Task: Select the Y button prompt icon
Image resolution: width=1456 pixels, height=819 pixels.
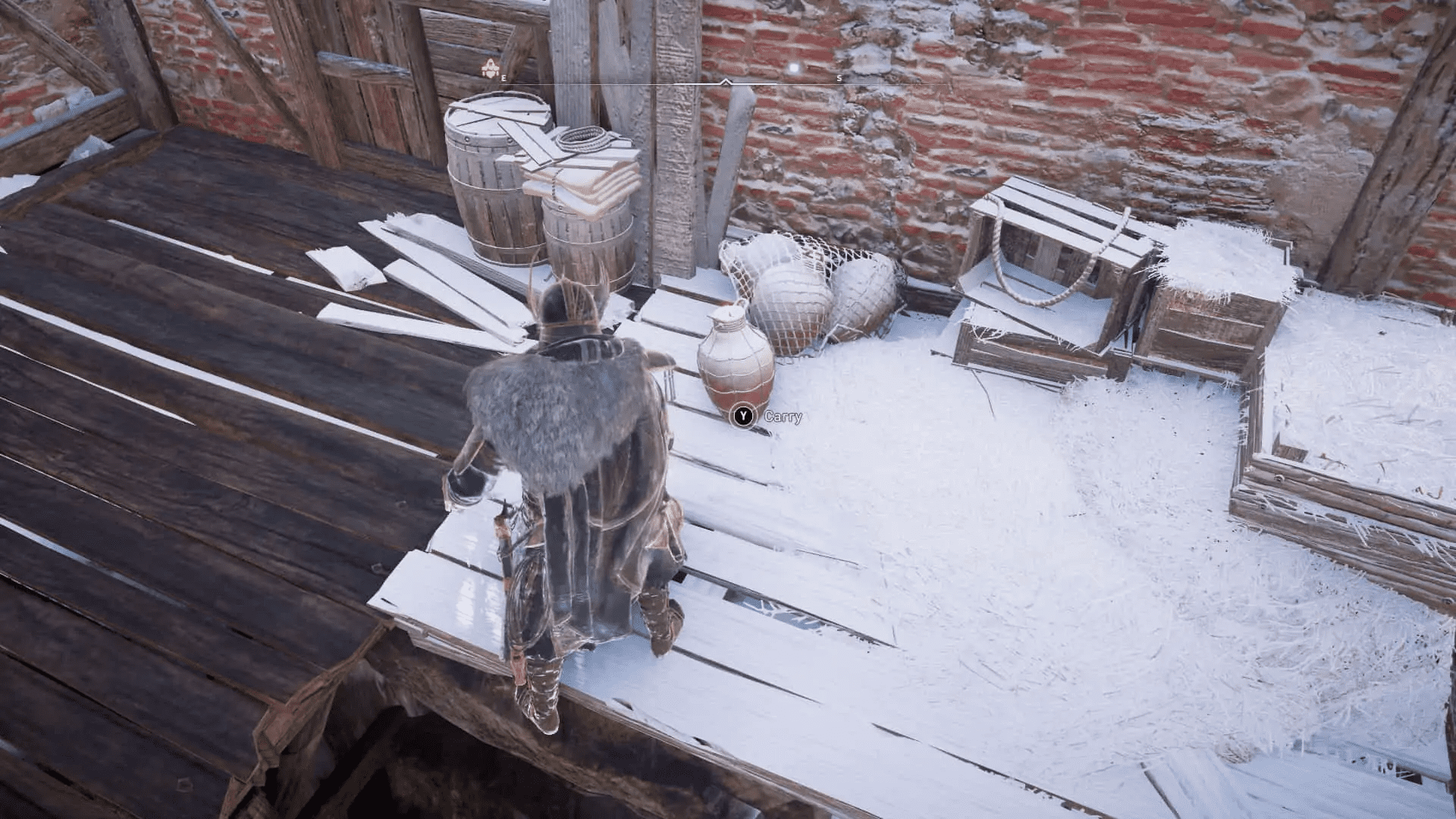Action: pyautogui.click(x=742, y=416)
